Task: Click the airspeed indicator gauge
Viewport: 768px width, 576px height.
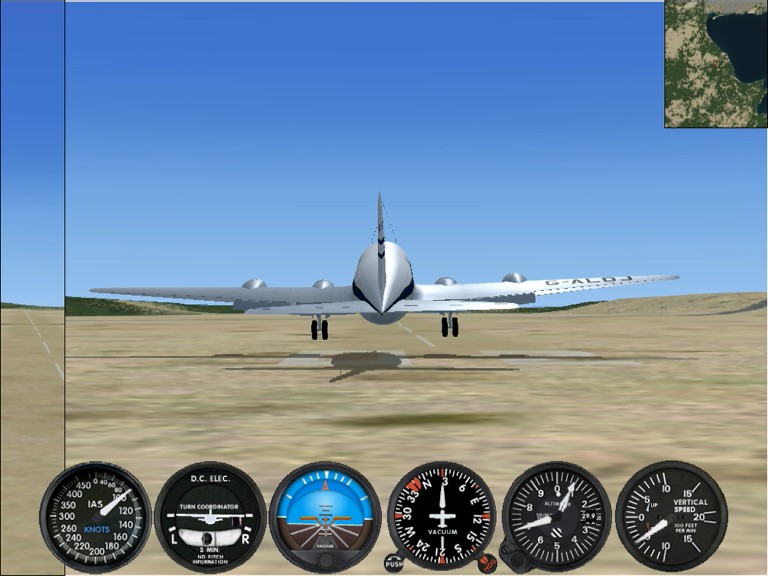Action: tap(95, 516)
